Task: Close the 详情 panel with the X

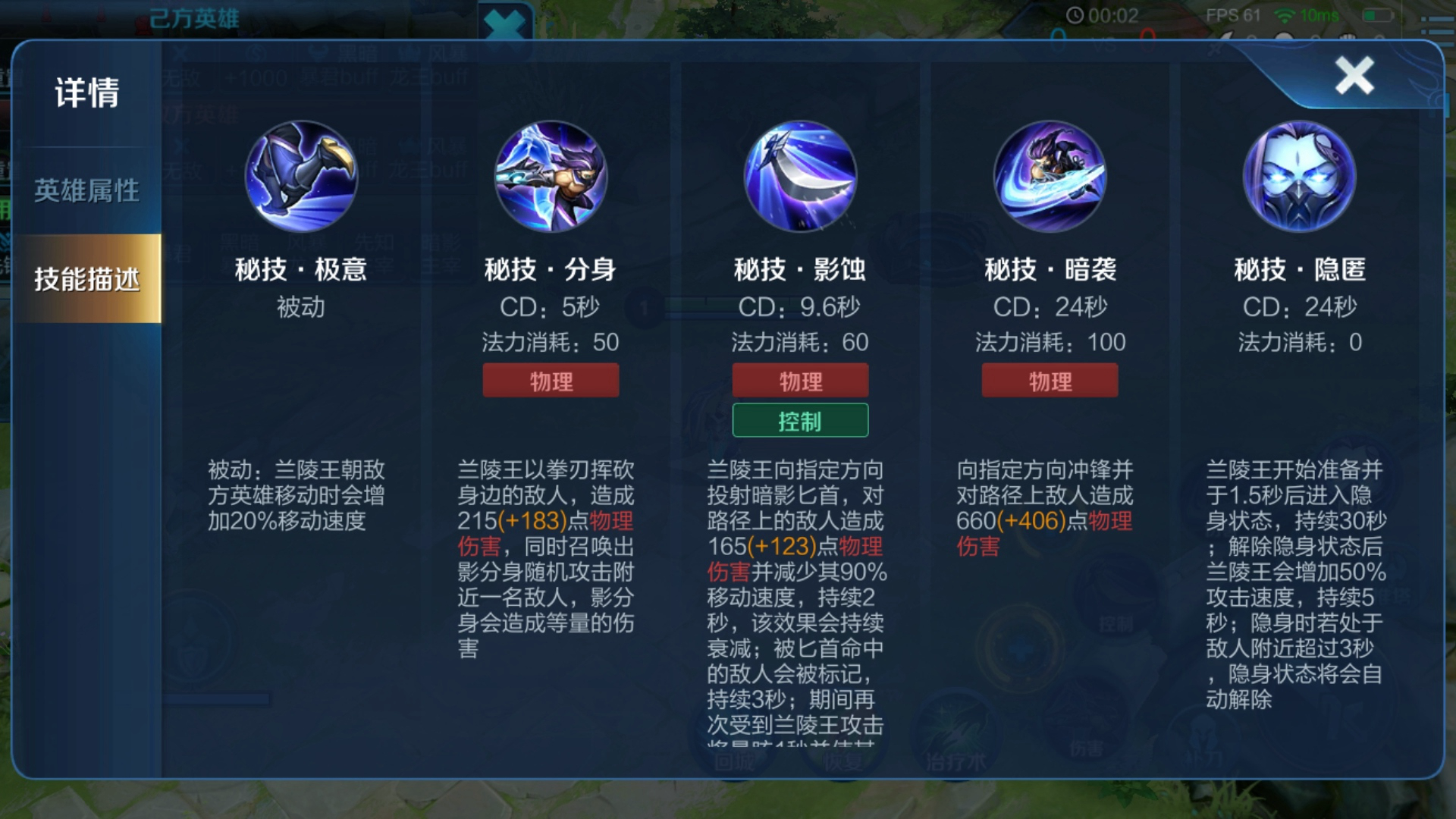Action: (x=1354, y=74)
